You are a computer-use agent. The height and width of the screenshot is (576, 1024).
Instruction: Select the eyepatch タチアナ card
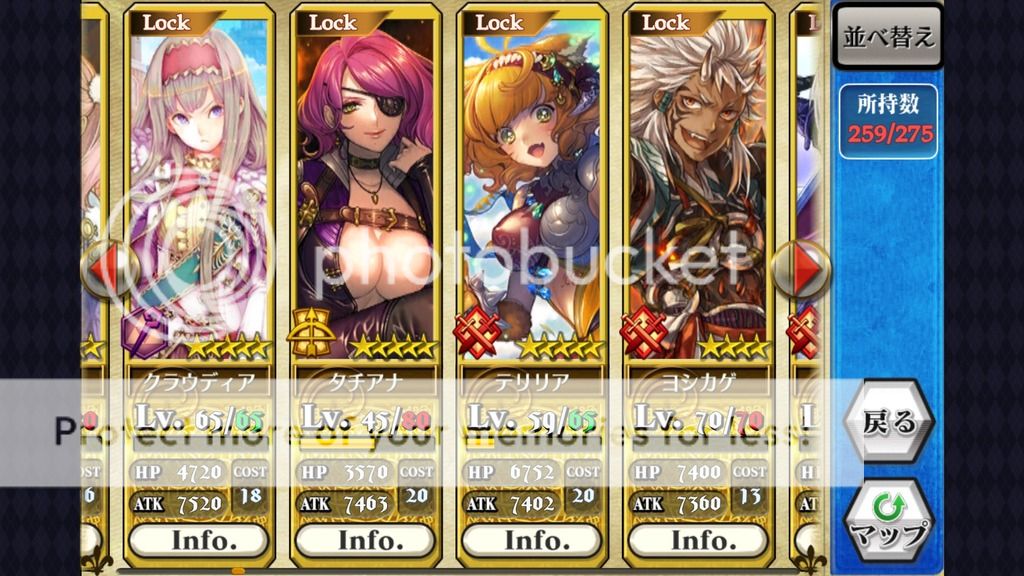point(366,190)
